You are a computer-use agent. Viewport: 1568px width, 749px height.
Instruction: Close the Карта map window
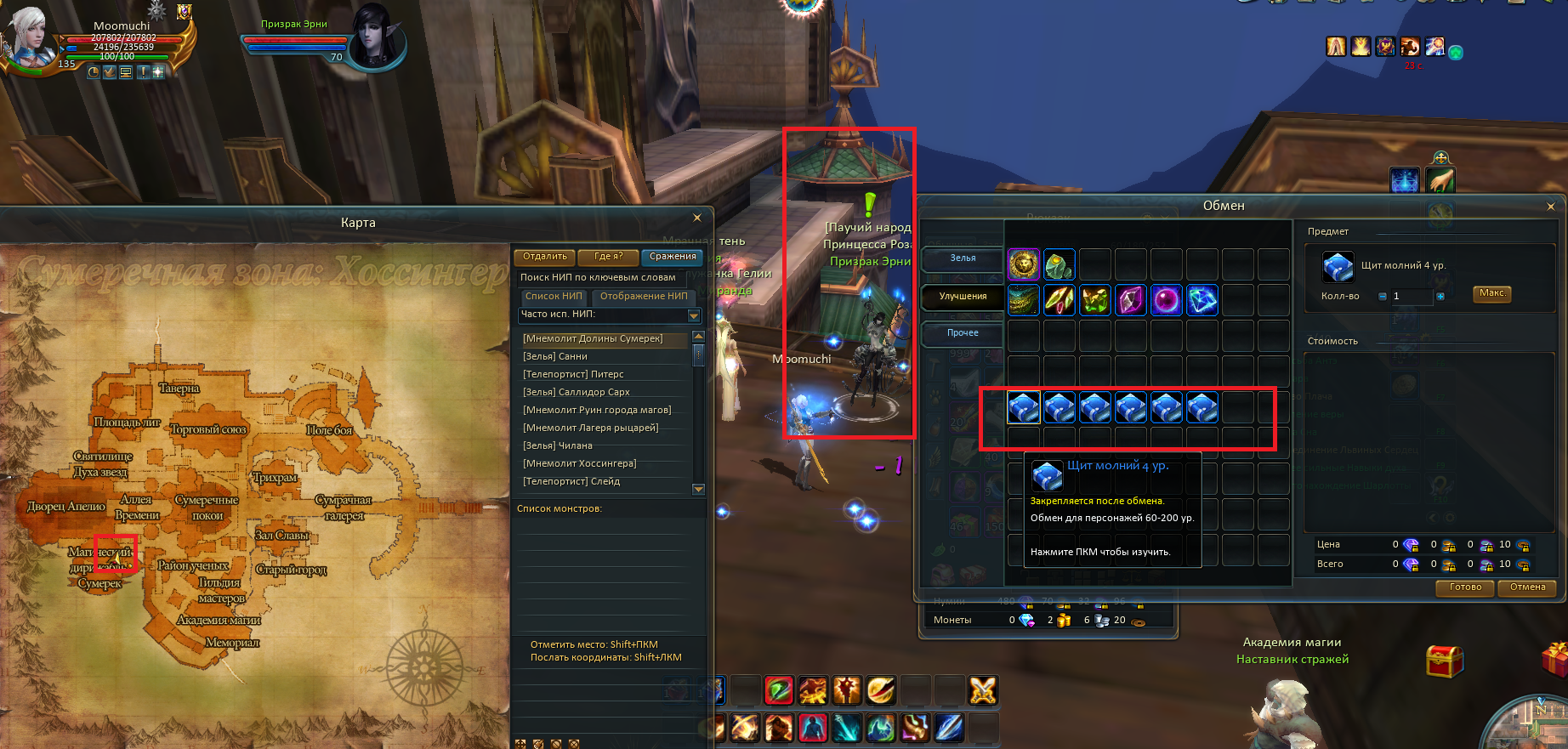pyautogui.click(x=697, y=218)
